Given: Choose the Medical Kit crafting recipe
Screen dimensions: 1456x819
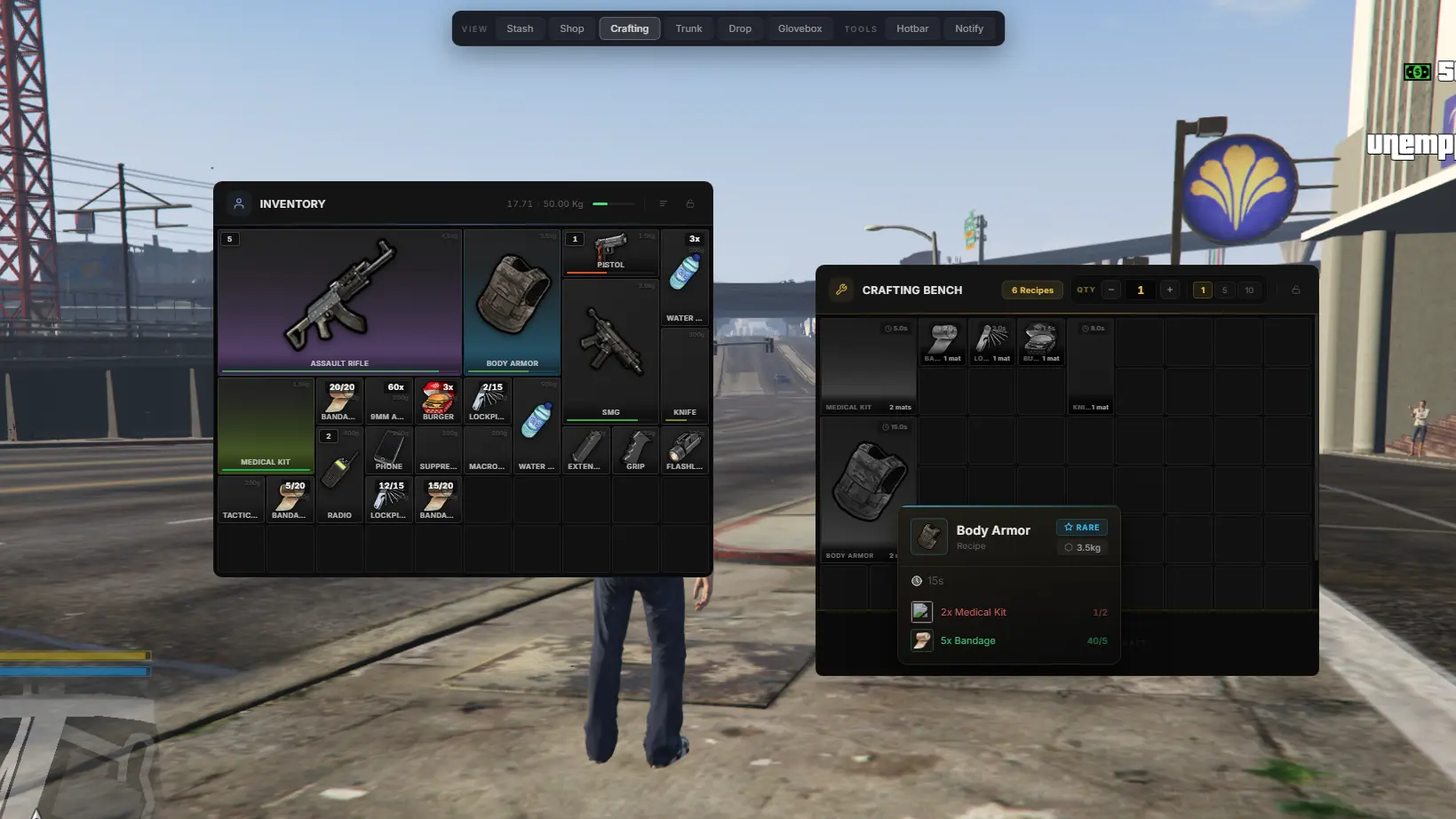Looking at the screenshot, I should tap(868, 366).
